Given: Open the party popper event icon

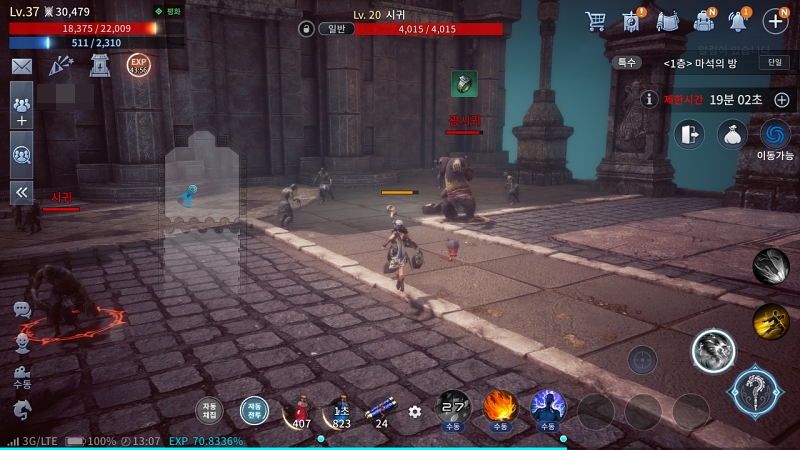Looking at the screenshot, I should point(61,66).
